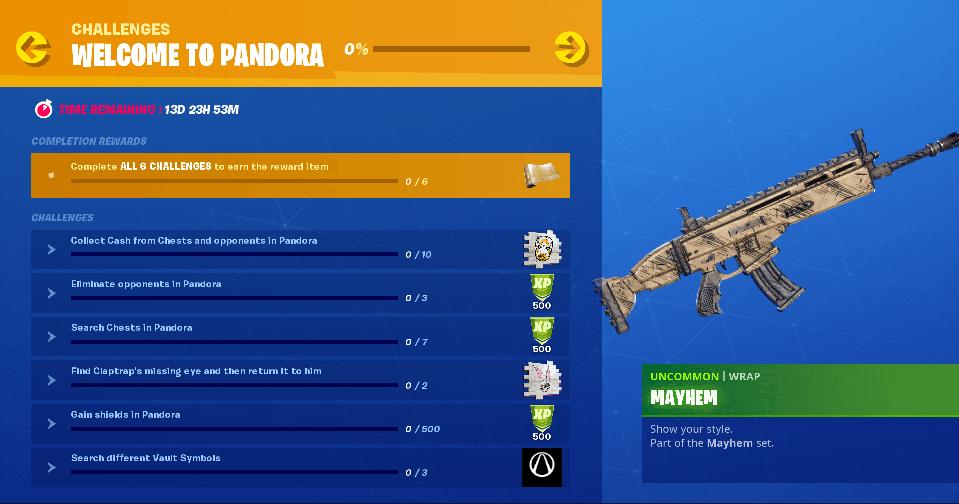Select the Complete All 6 Challenges reward row
This screenshot has width=959, height=504.
click(300, 175)
